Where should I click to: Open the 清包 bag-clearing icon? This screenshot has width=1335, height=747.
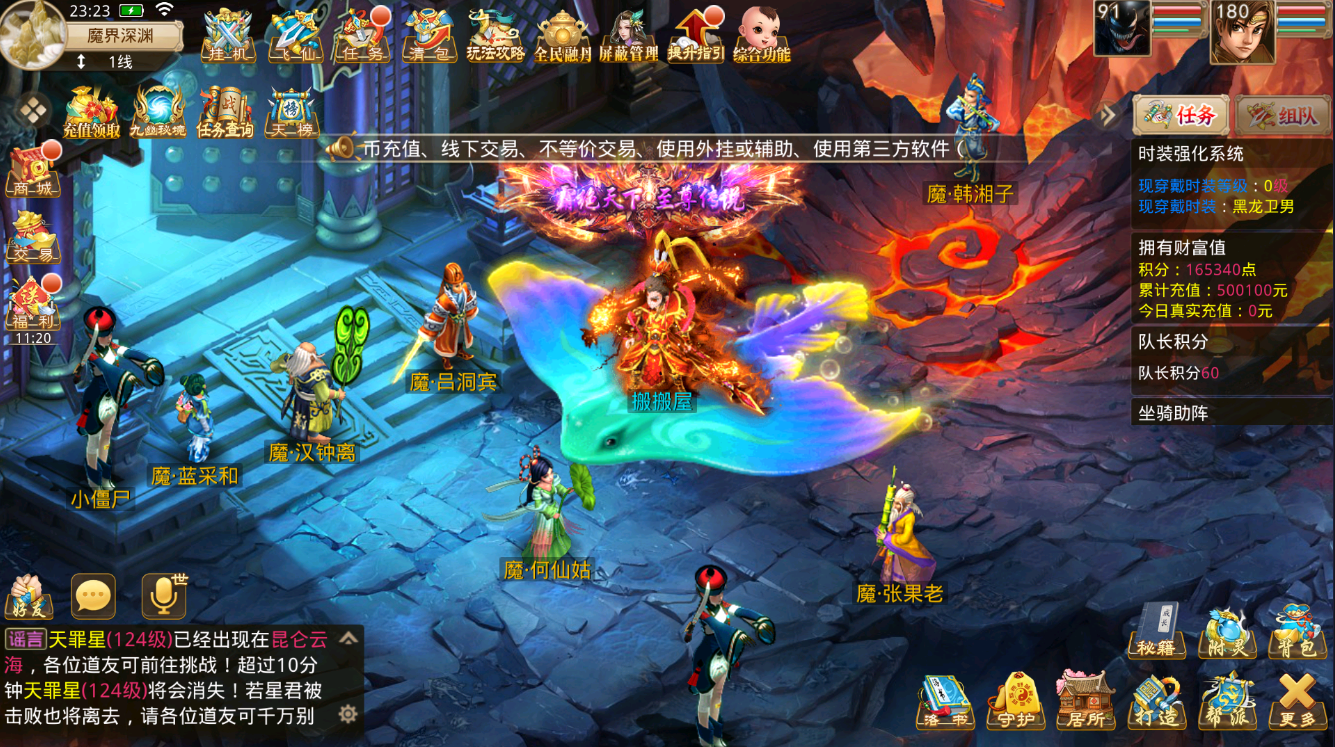coord(429,36)
